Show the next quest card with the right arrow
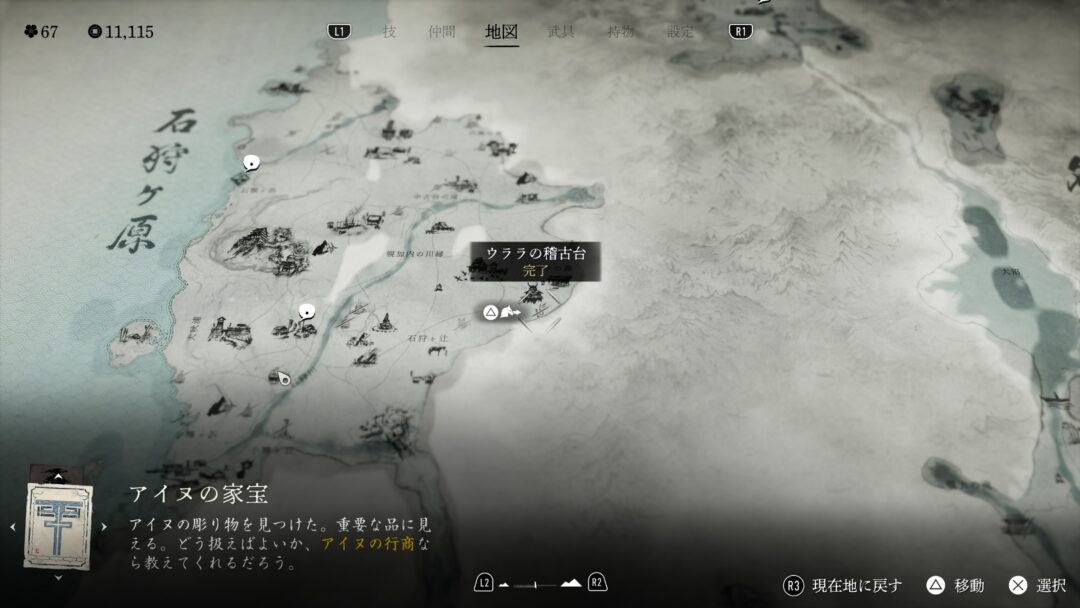1080x608 pixels. (x=104, y=526)
